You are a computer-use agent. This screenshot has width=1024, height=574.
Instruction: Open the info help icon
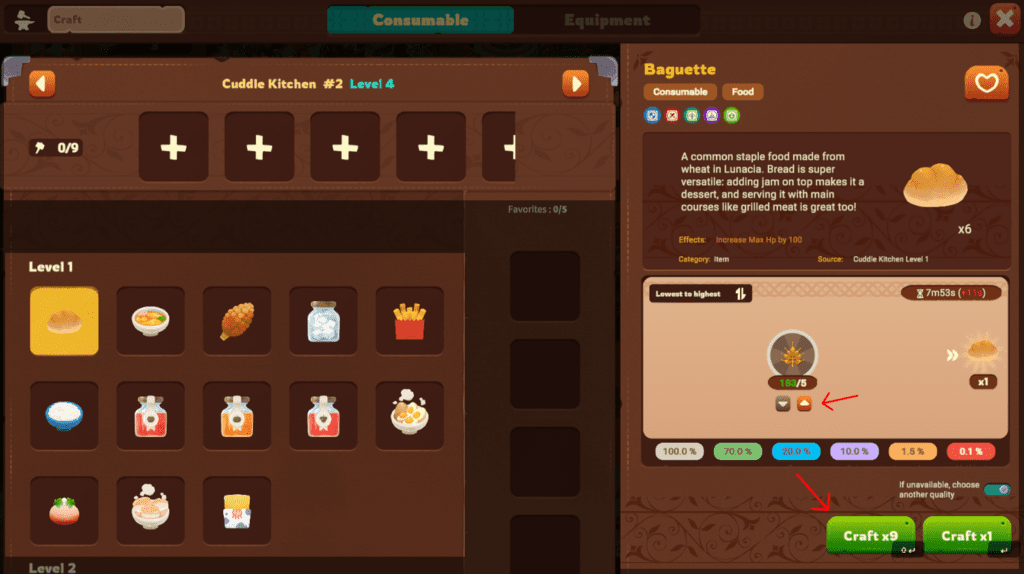pyautogui.click(x=972, y=20)
